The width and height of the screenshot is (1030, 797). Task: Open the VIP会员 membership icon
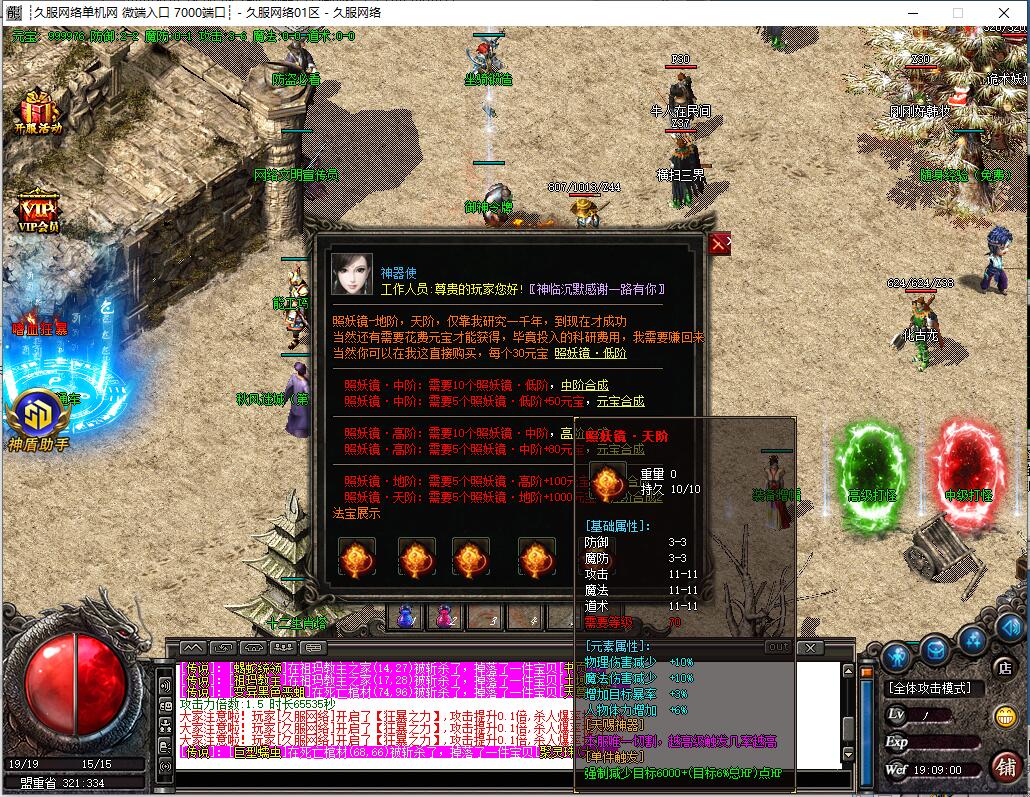(x=38, y=211)
